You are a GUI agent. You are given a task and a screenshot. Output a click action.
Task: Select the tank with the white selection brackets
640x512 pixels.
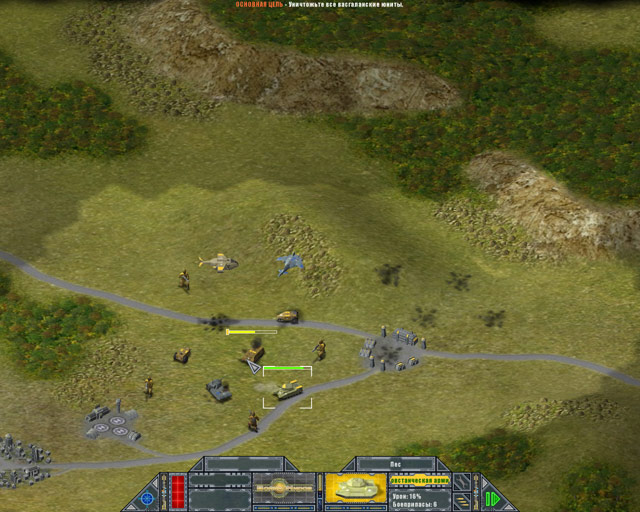(288, 388)
